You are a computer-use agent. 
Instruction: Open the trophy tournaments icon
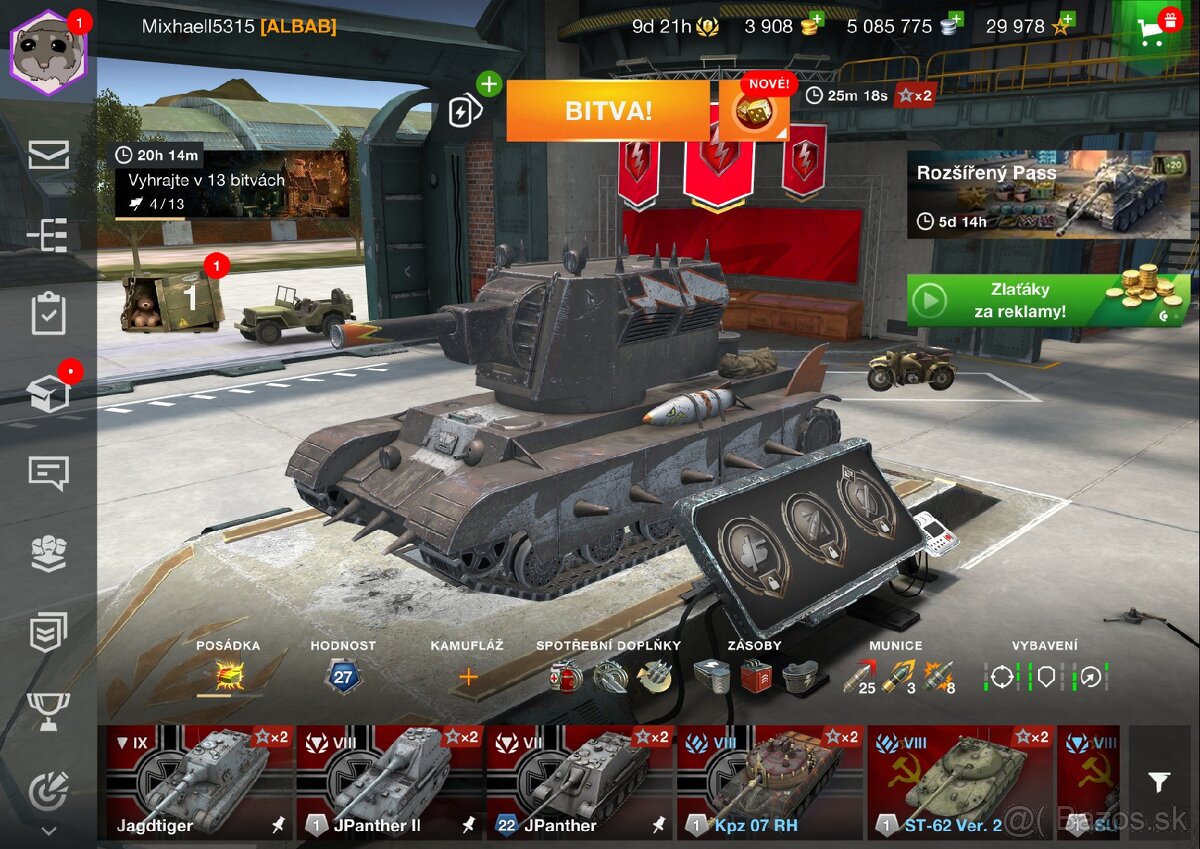click(48, 711)
